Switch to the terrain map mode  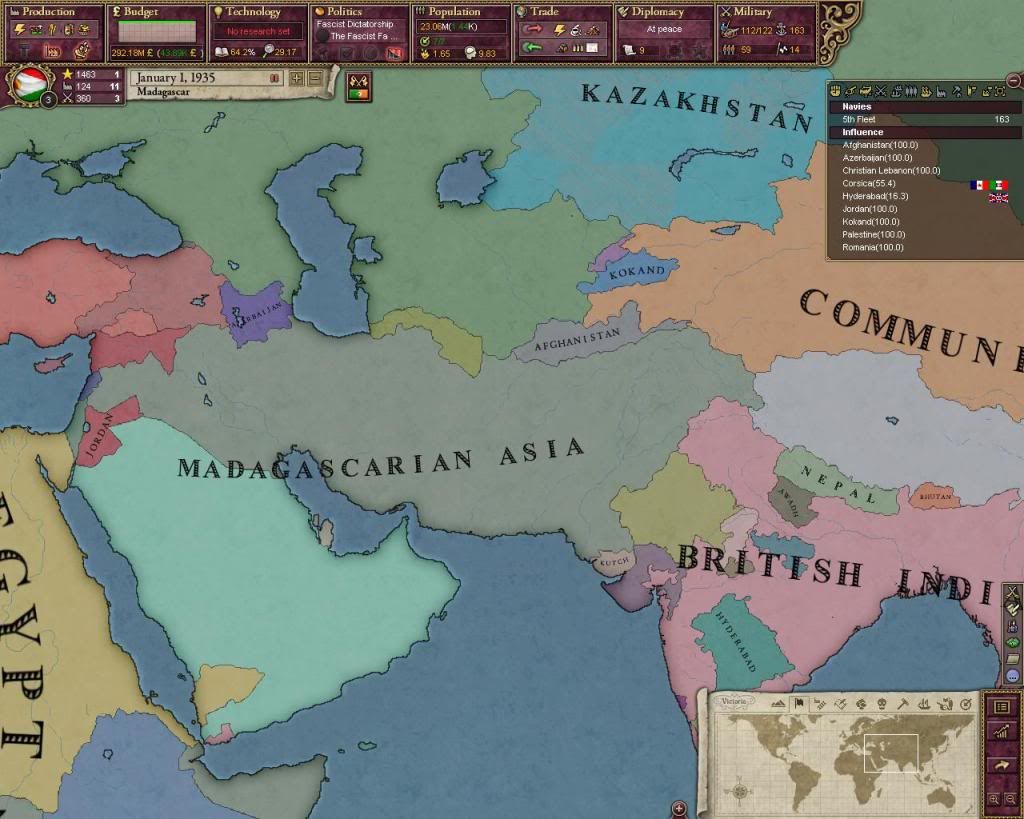click(779, 704)
